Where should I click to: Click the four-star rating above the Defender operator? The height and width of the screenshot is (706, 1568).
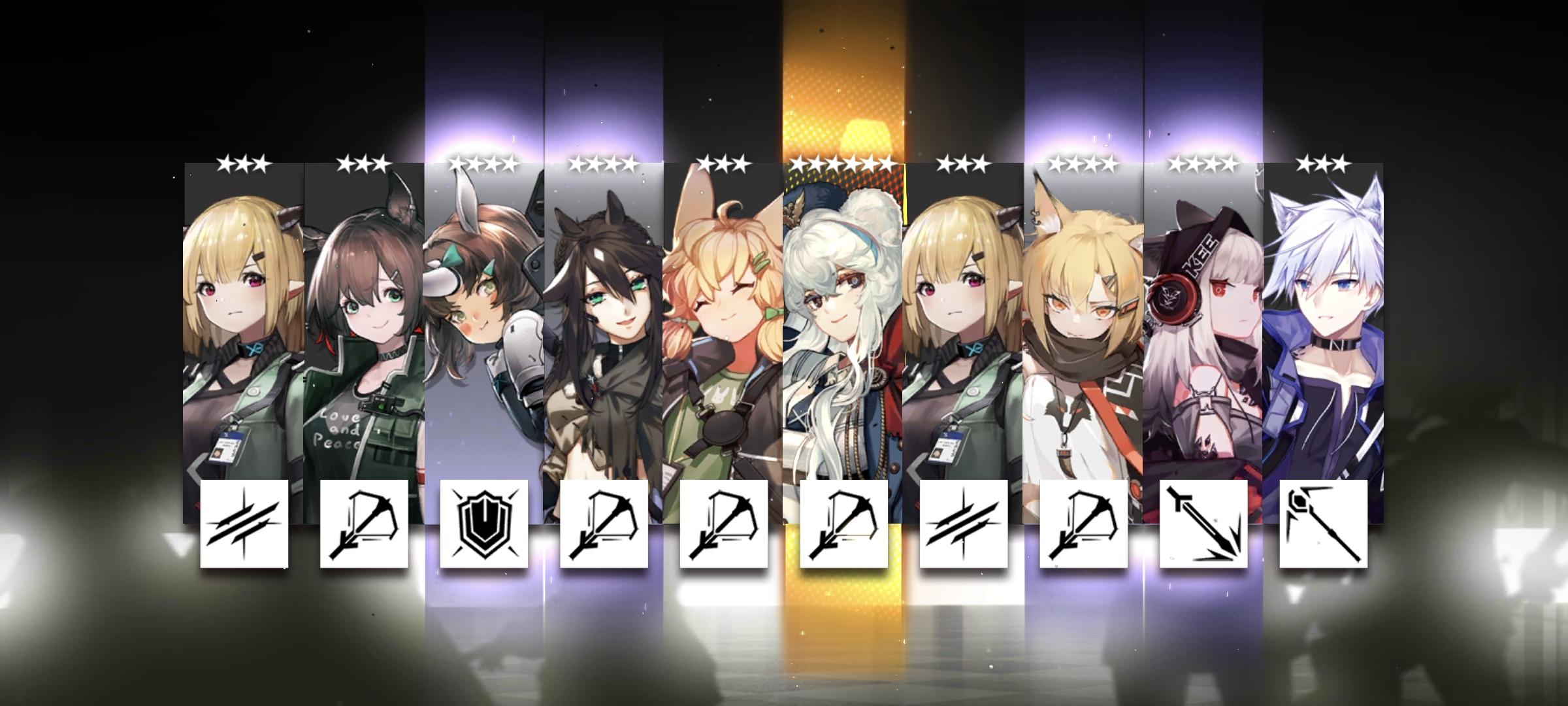[x=483, y=162]
